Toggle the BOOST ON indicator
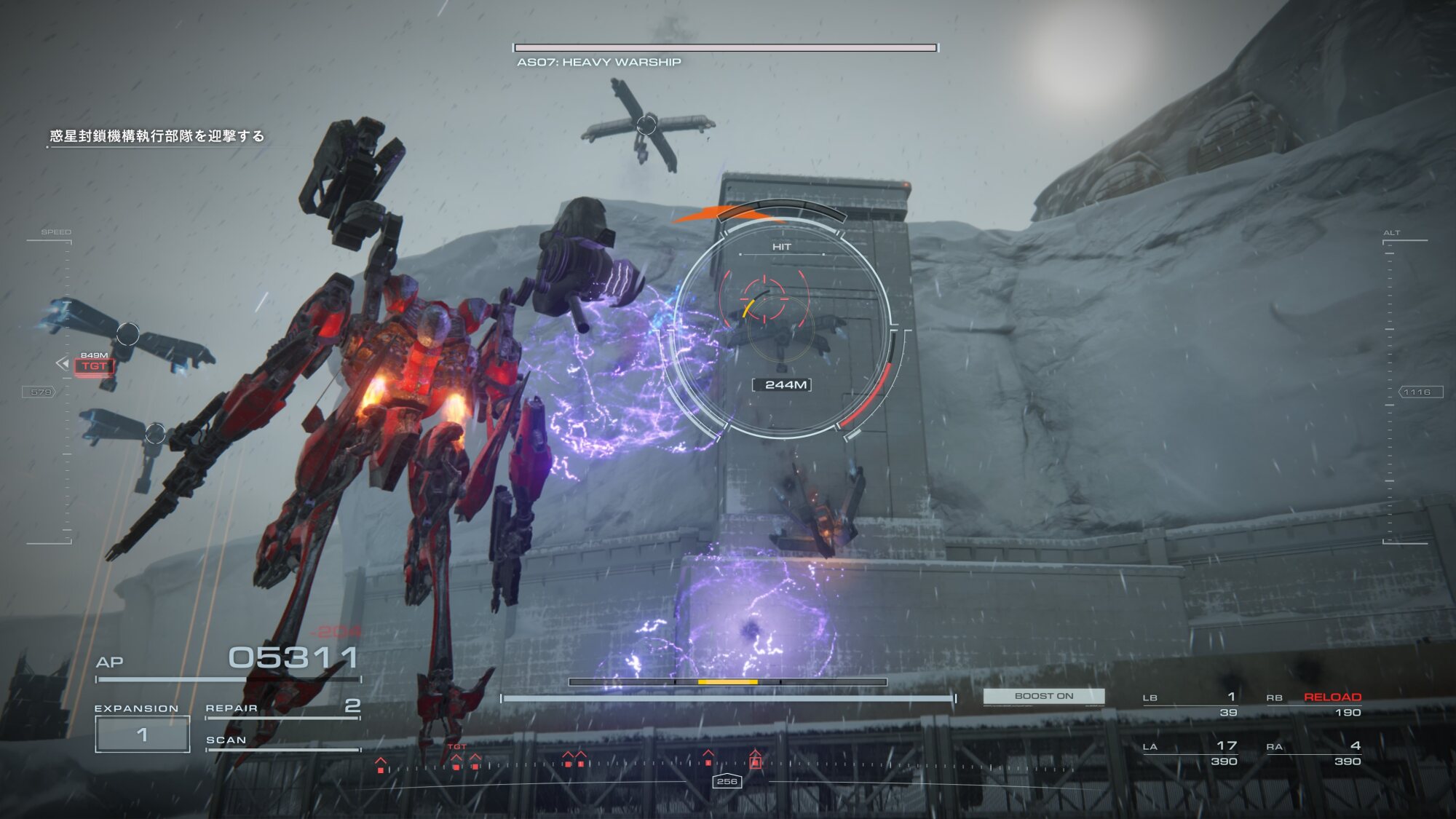The height and width of the screenshot is (819, 1456). click(x=1043, y=696)
